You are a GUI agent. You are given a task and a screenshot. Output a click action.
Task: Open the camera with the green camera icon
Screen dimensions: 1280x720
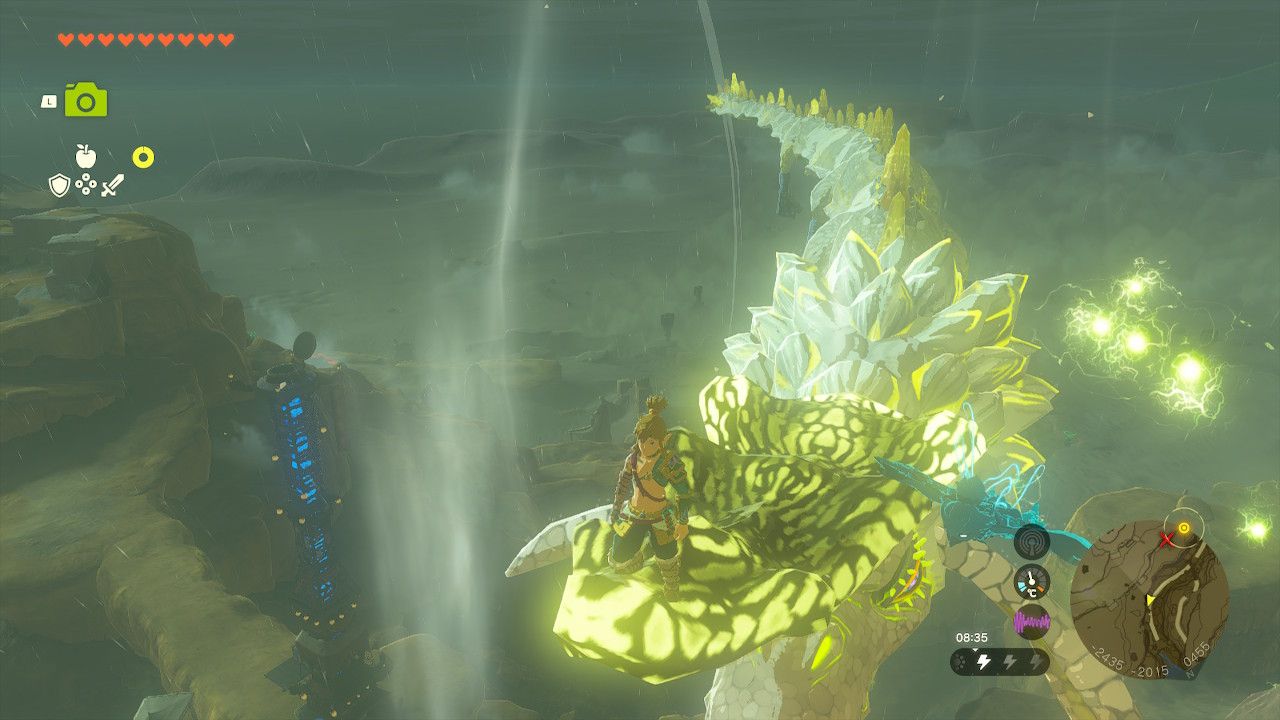[x=85, y=99]
